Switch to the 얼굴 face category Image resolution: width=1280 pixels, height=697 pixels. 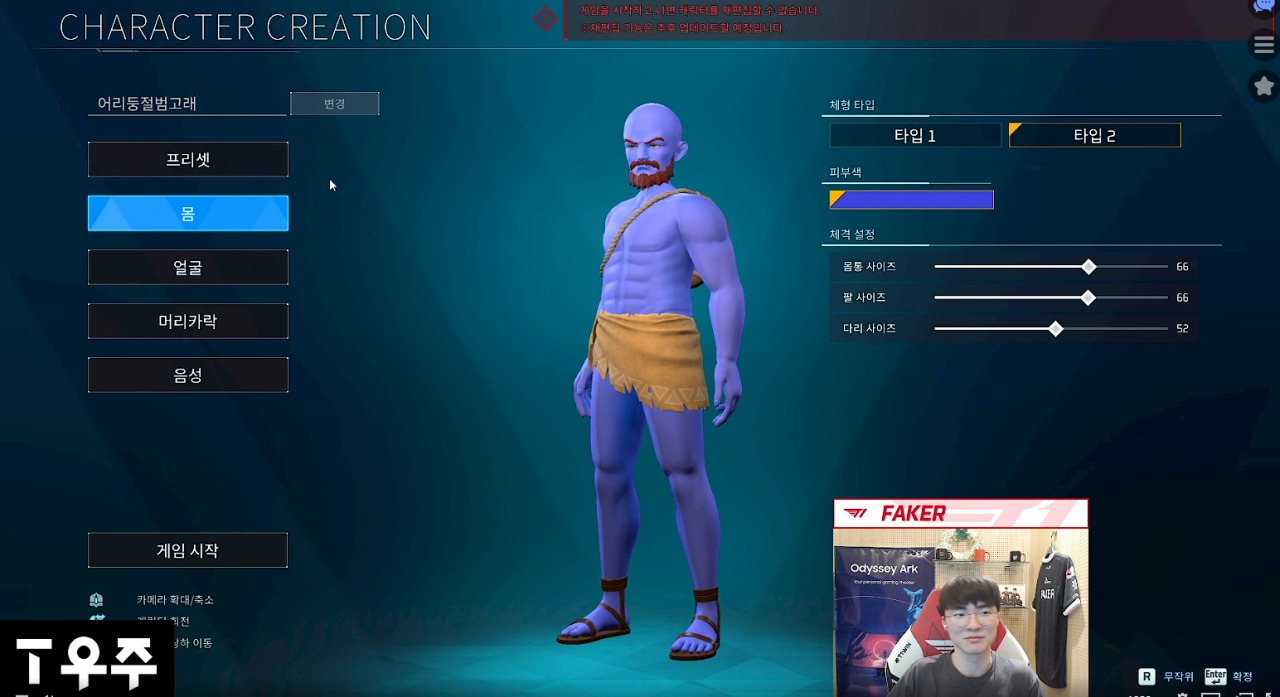pyautogui.click(x=188, y=268)
